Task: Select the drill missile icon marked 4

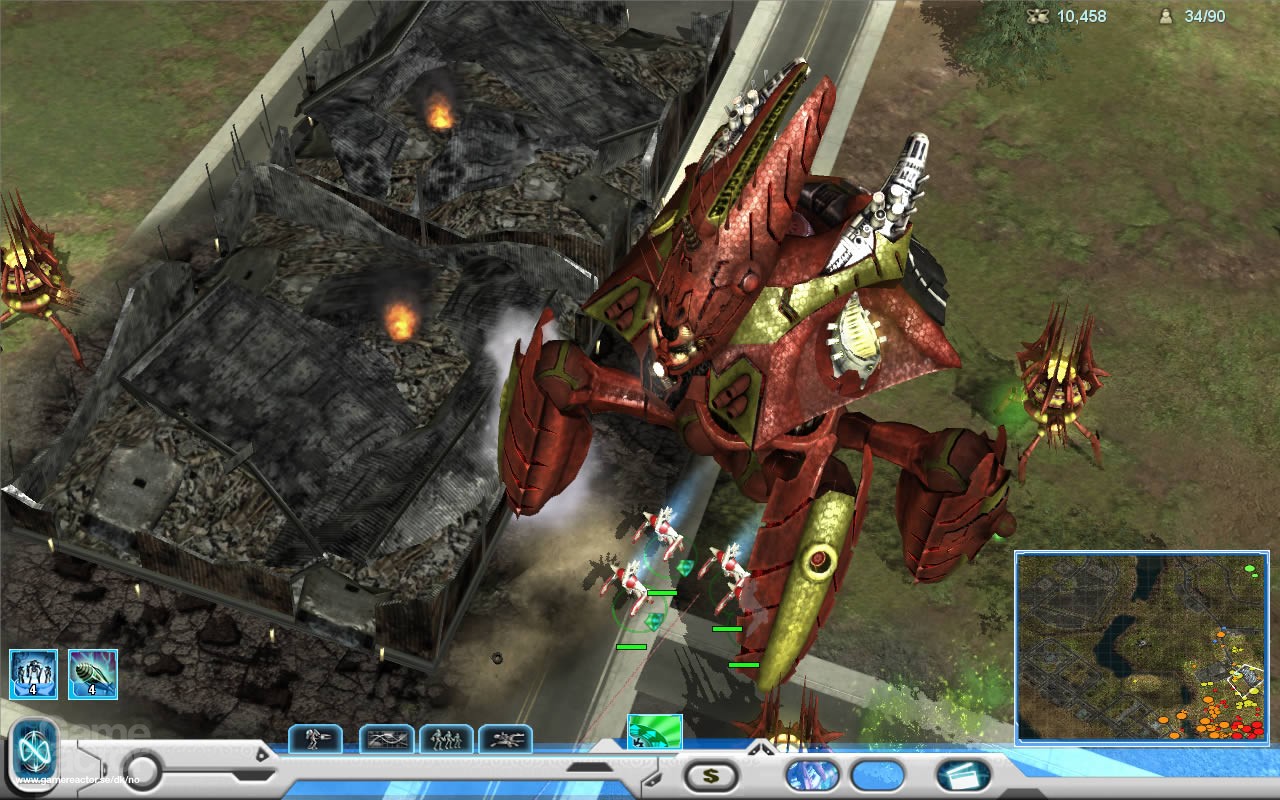Action: [x=92, y=672]
